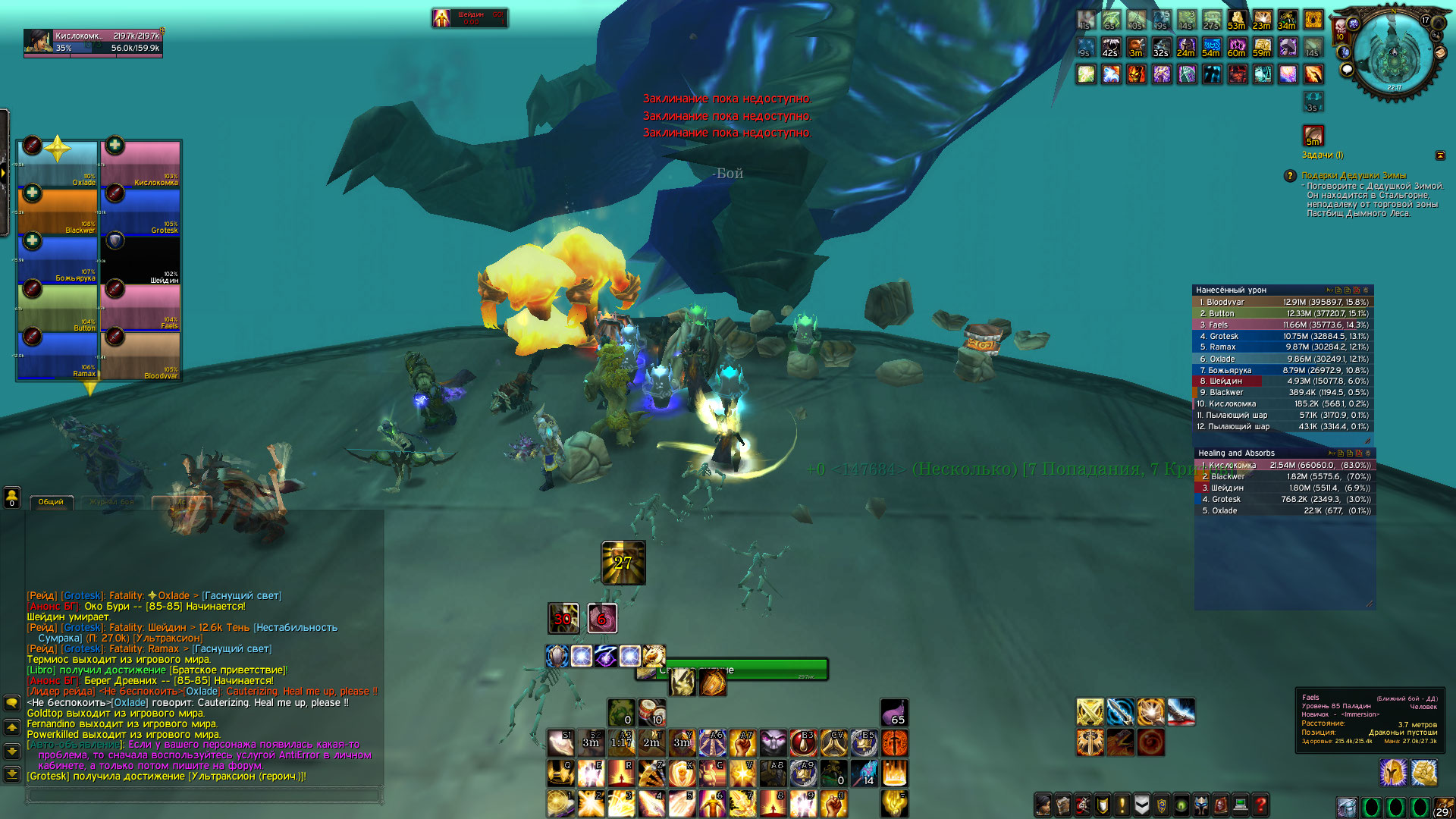Activate the golden helmet aura icon
Viewport: 1456px width, 819px height.
pyautogui.click(x=1393, y=773)
